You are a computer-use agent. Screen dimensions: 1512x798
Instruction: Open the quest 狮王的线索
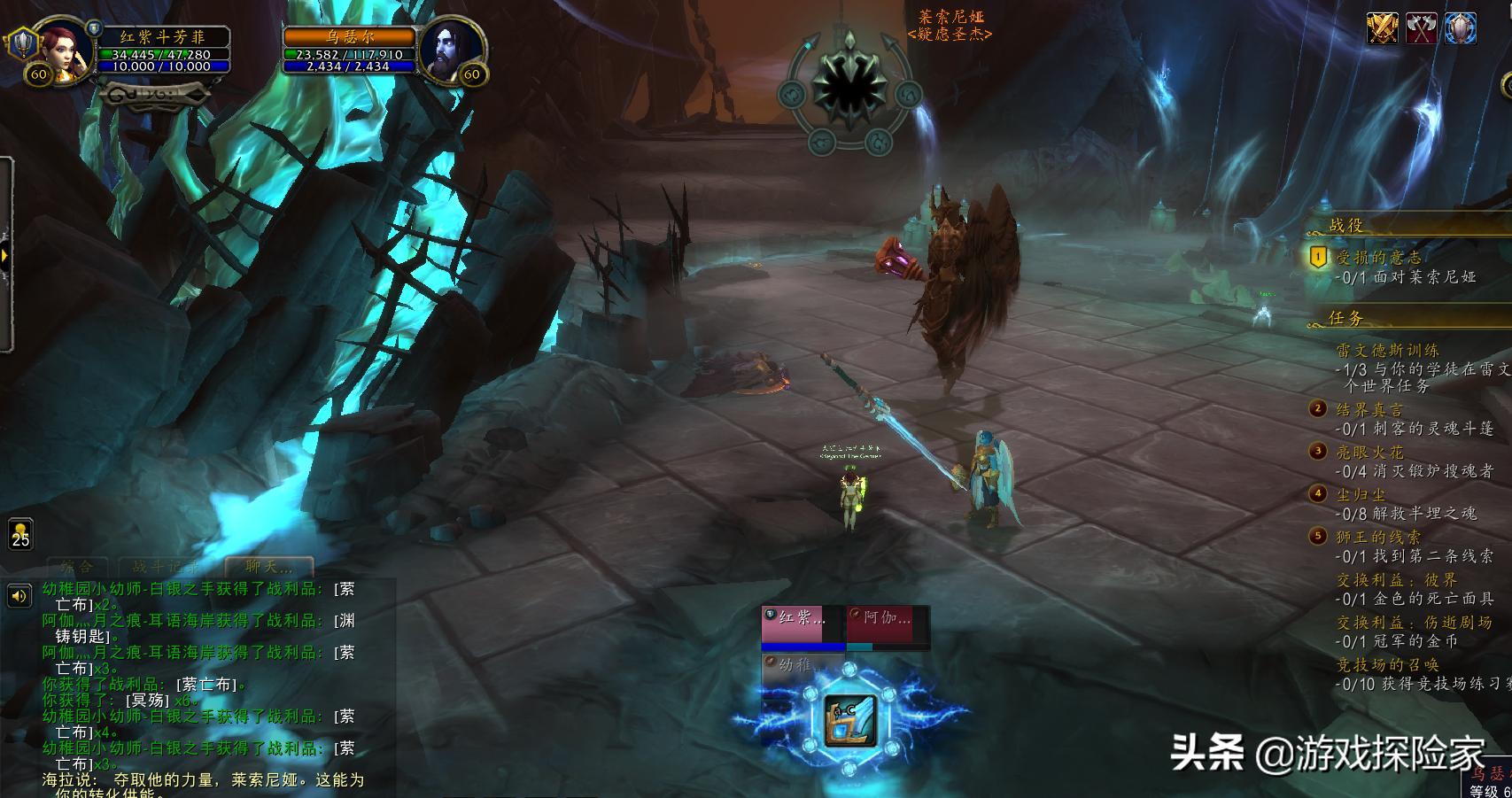[1378, 537]
